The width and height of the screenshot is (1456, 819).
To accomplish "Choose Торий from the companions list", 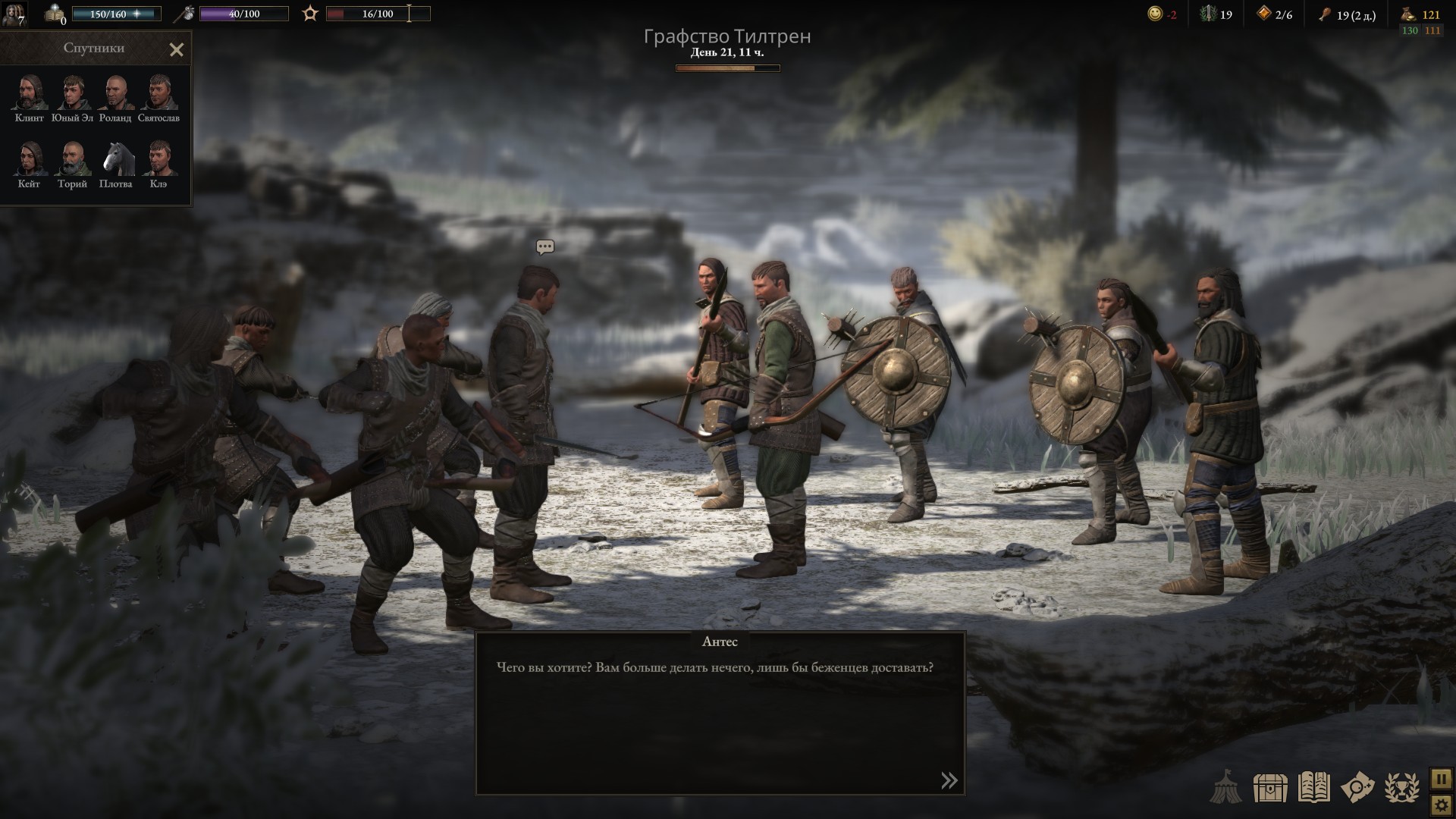I will pos(73,159).
